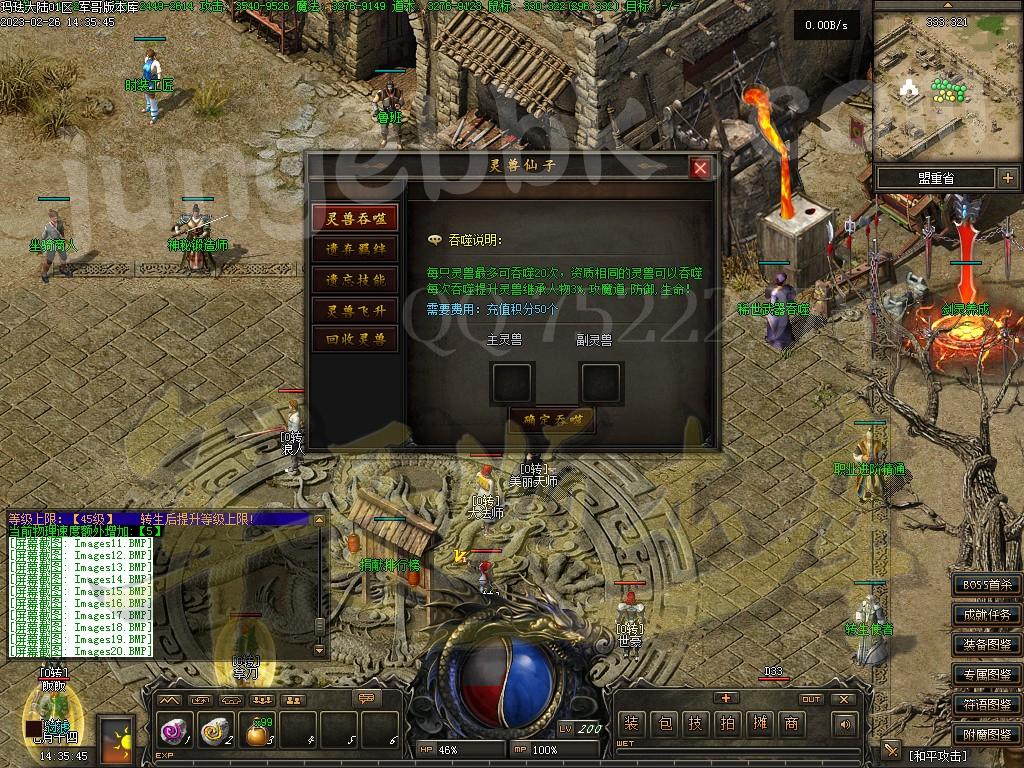Choose the 遗忘技能 option
The height and width of the screenshot is (768, 1024).
354,279
